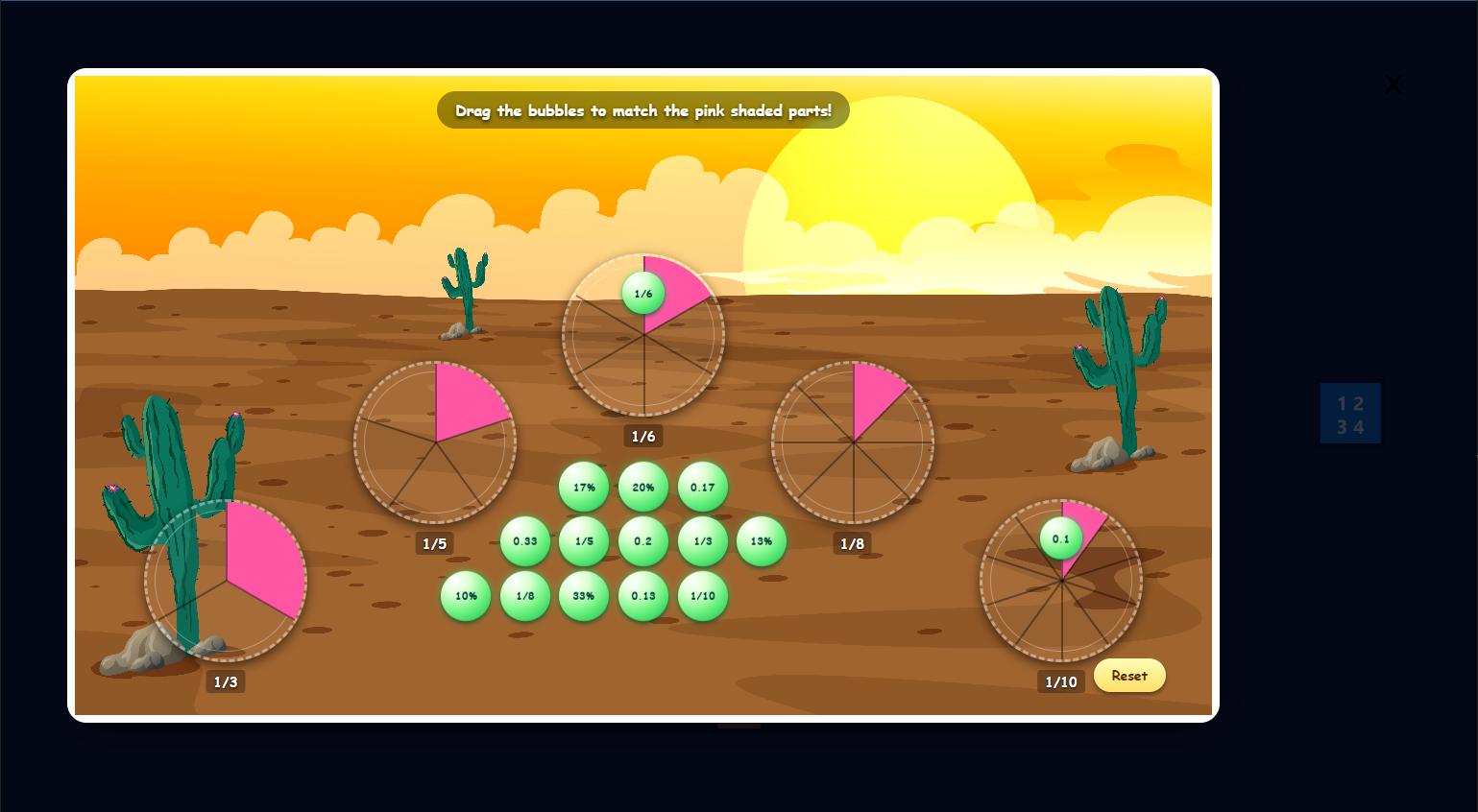Pick the 0.17 bubble
The image size is (1478, 812).
[x=703, y=487]
